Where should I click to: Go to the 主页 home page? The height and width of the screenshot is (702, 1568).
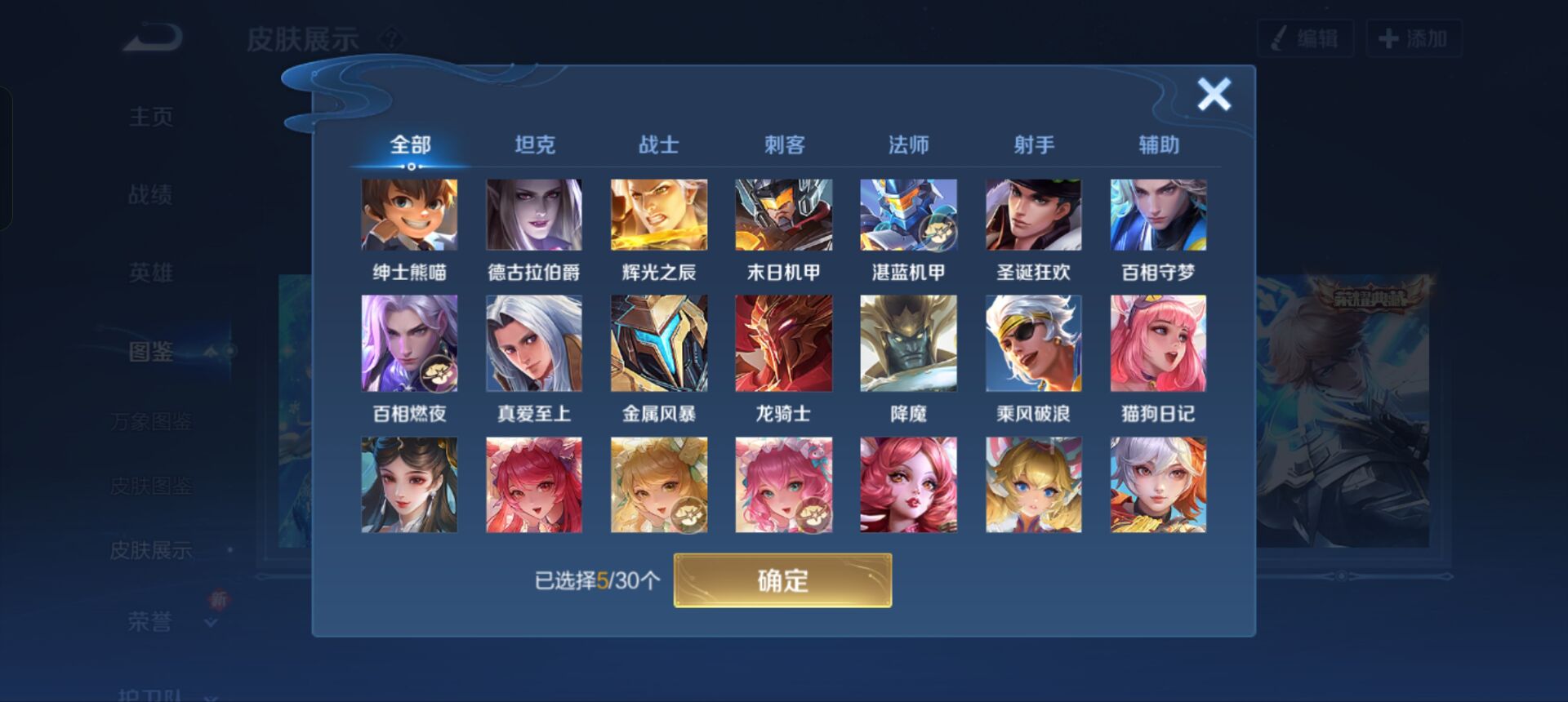pyautogui.click(x=151, y=116)
